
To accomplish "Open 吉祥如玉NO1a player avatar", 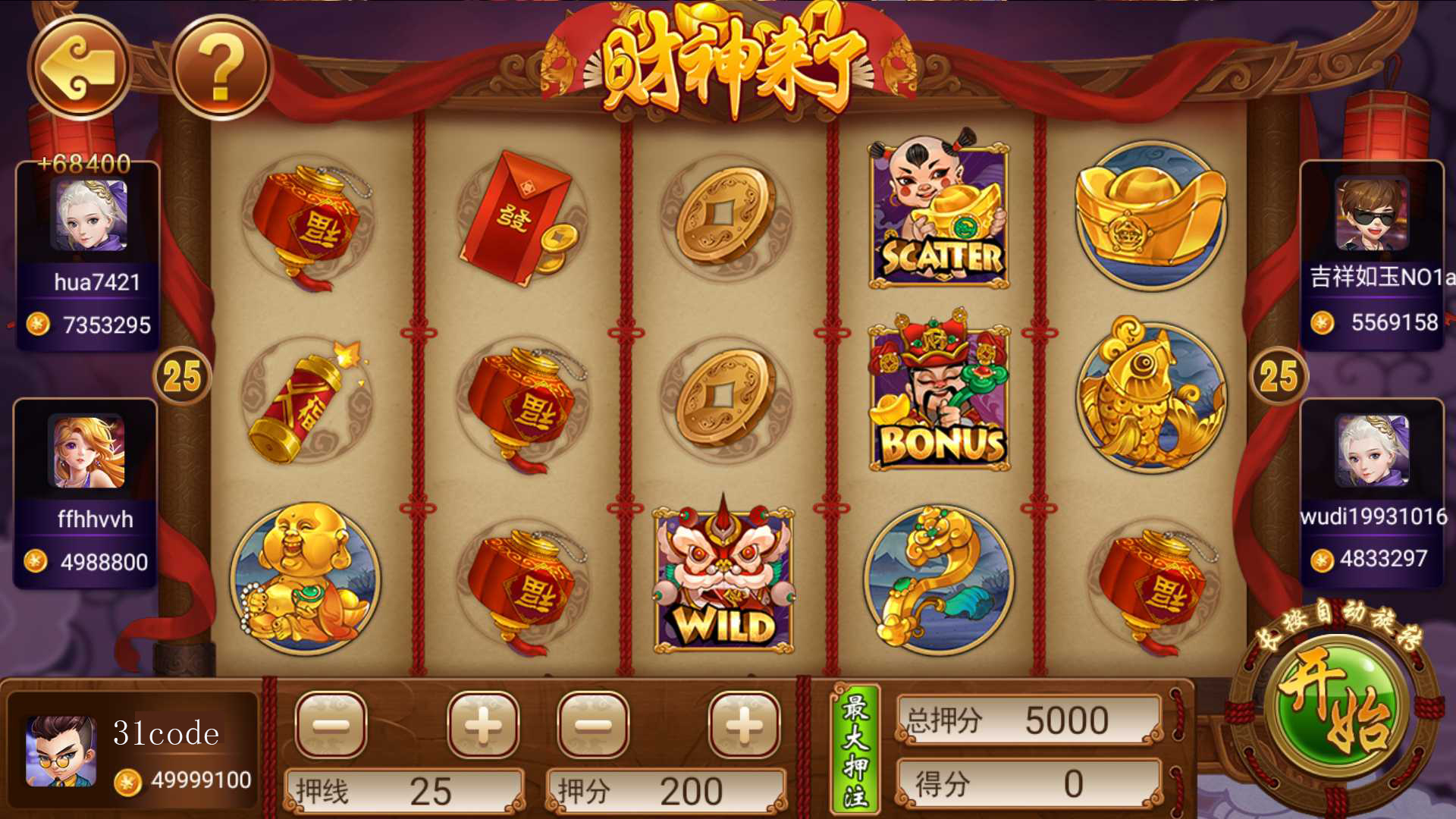I will tap(1372, 214).
